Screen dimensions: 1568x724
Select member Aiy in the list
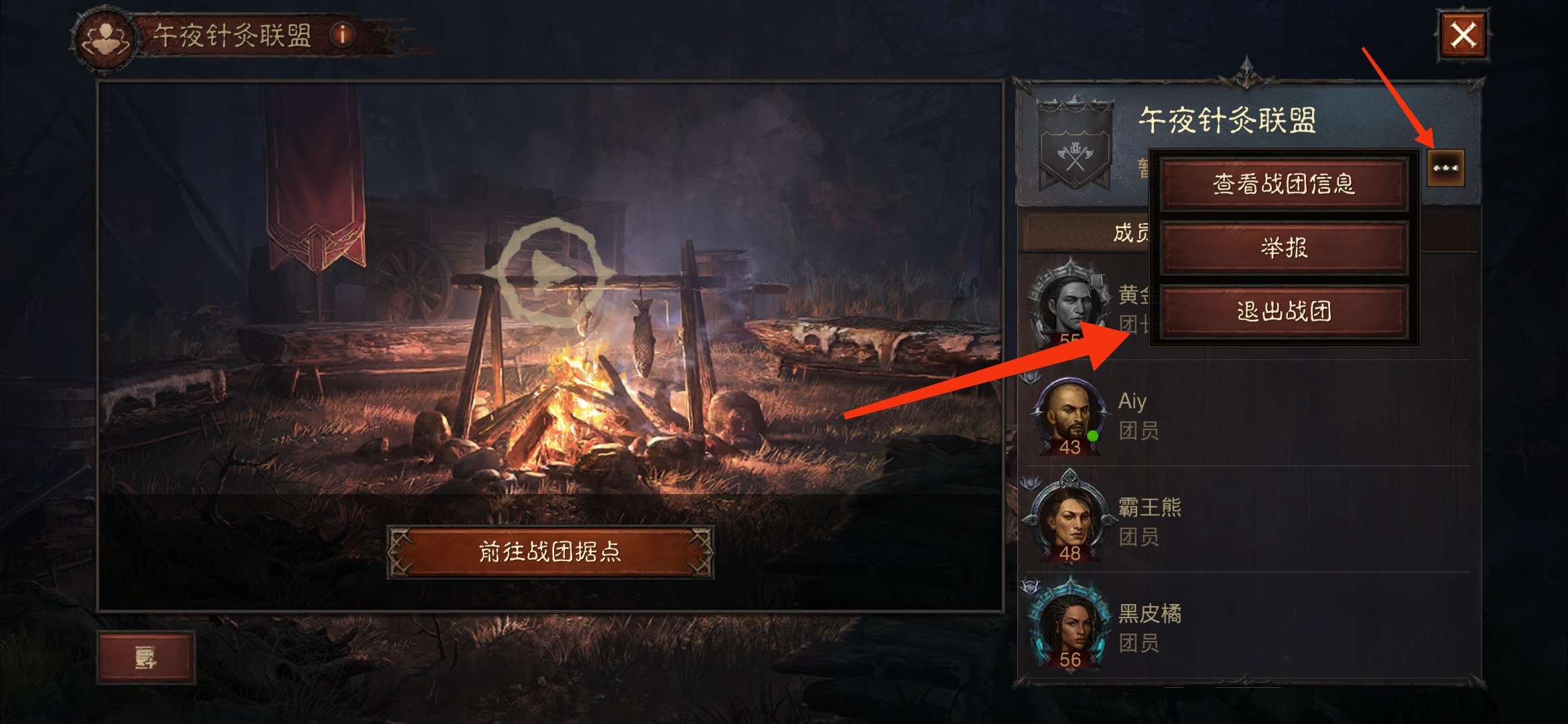click(x=1246, y=416)
